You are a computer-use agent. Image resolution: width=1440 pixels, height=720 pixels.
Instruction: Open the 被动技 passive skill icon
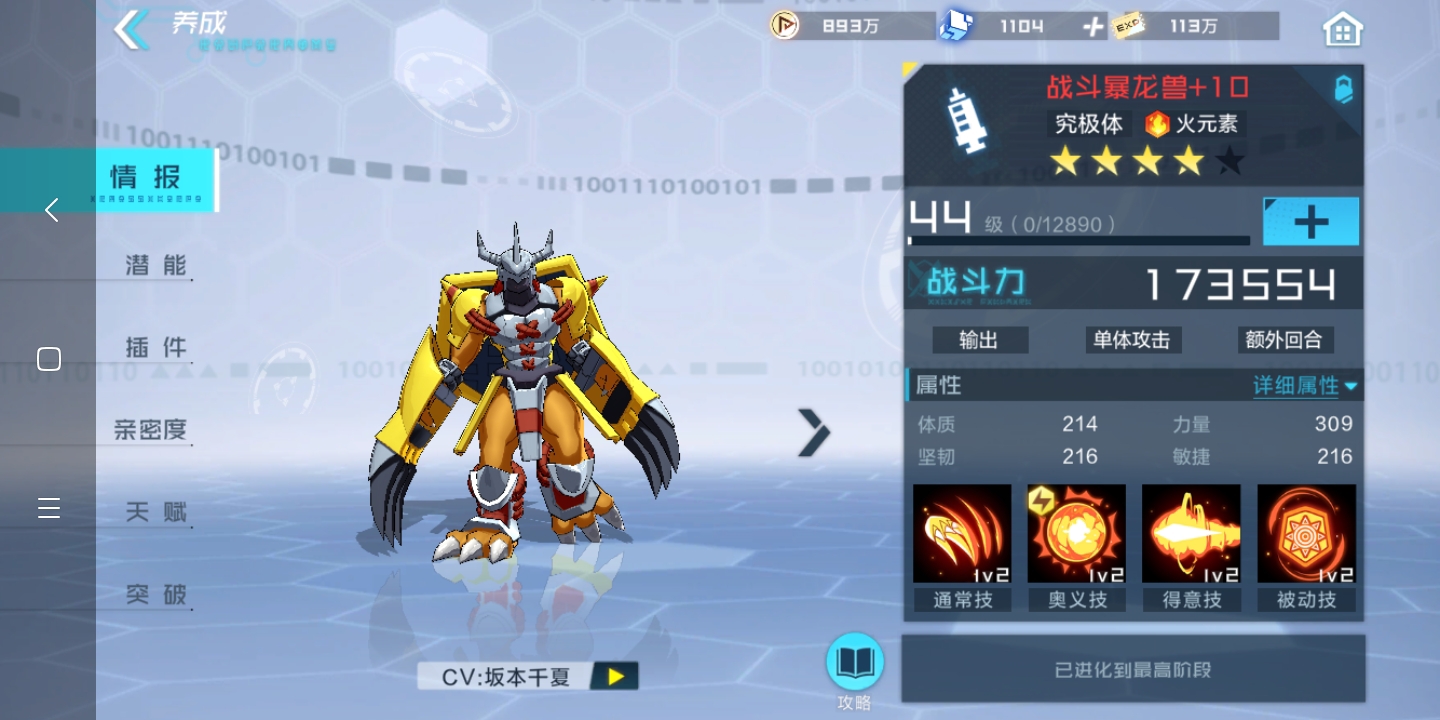click(1306, 534)
